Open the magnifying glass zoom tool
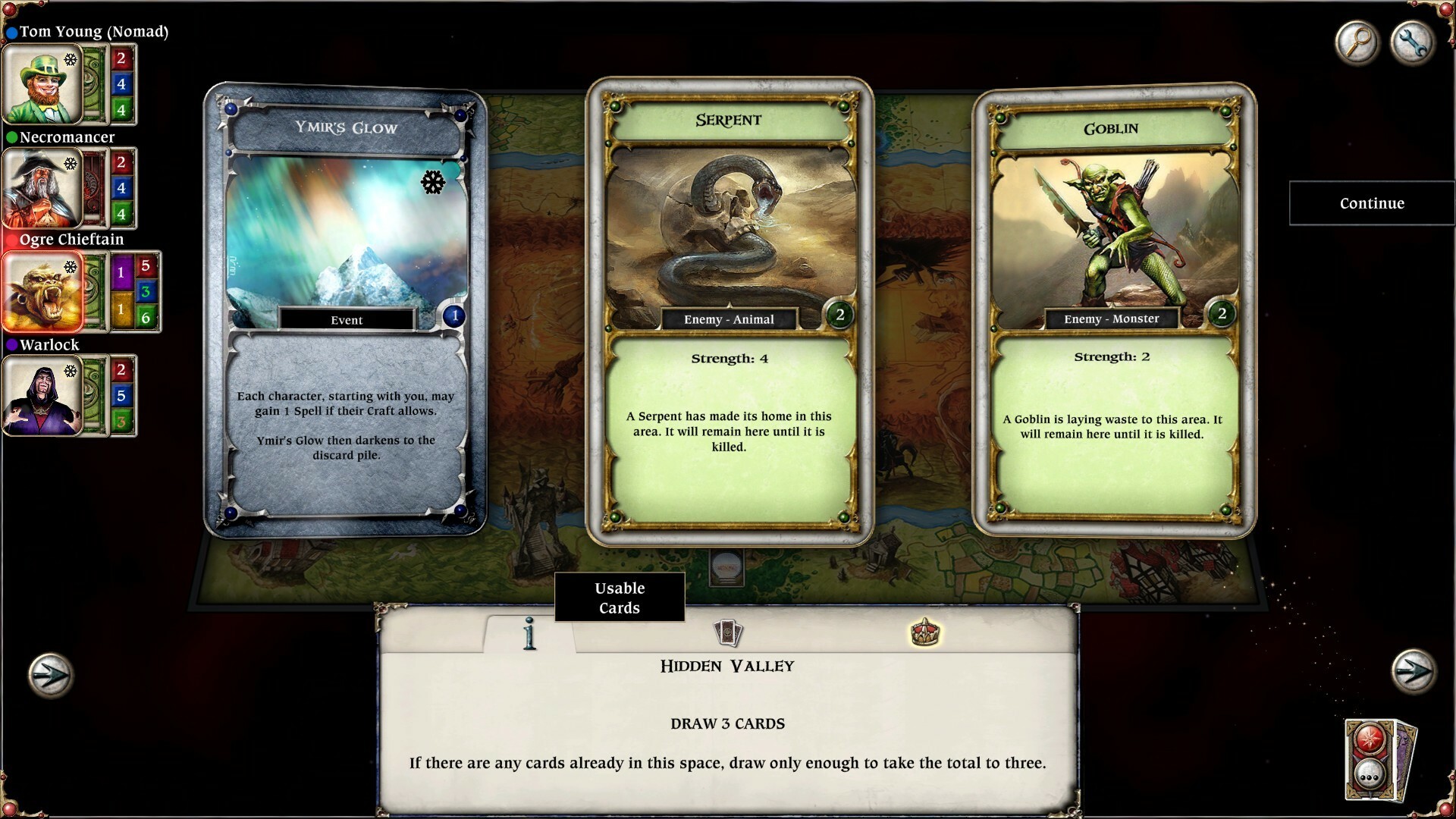1456x819 pixels. coord(1357,43)
